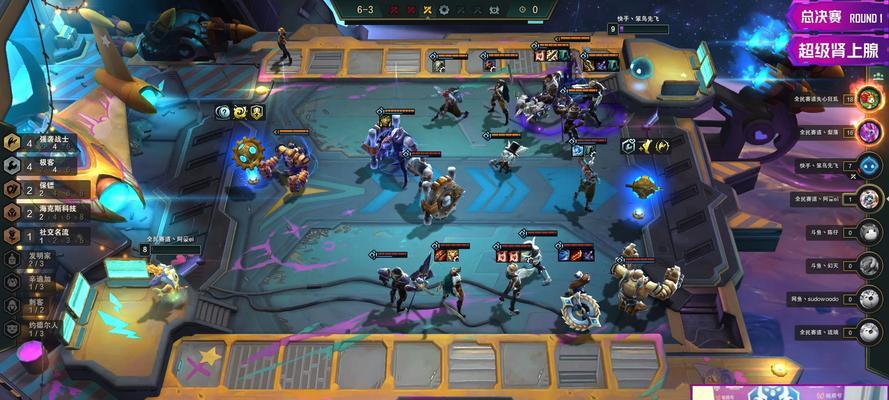Click the 总决赛 ROUND 1 banner
This screenshot has height=400, width=889.
point(835,17)
